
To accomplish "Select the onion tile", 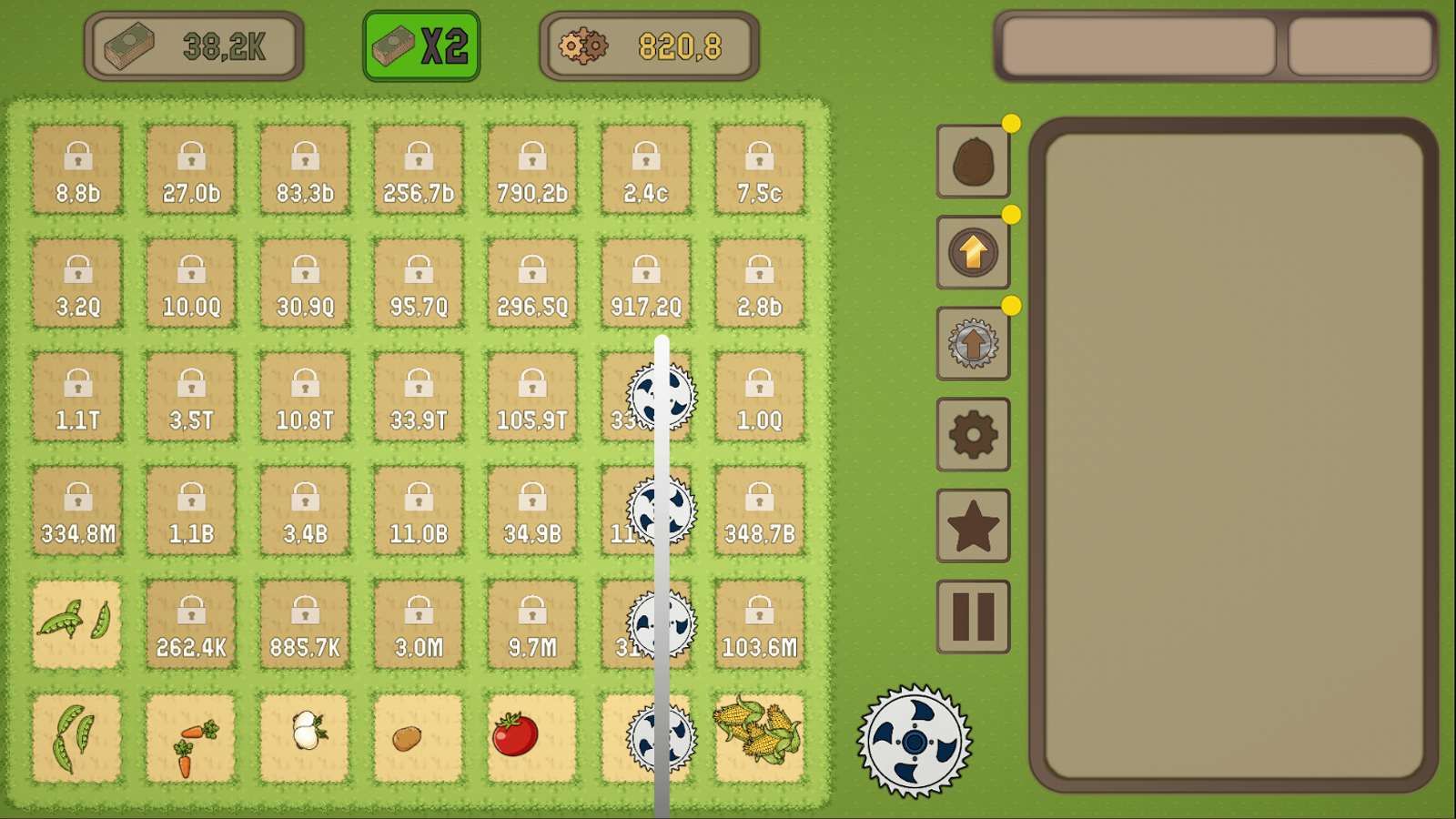I will coord(304,739).
